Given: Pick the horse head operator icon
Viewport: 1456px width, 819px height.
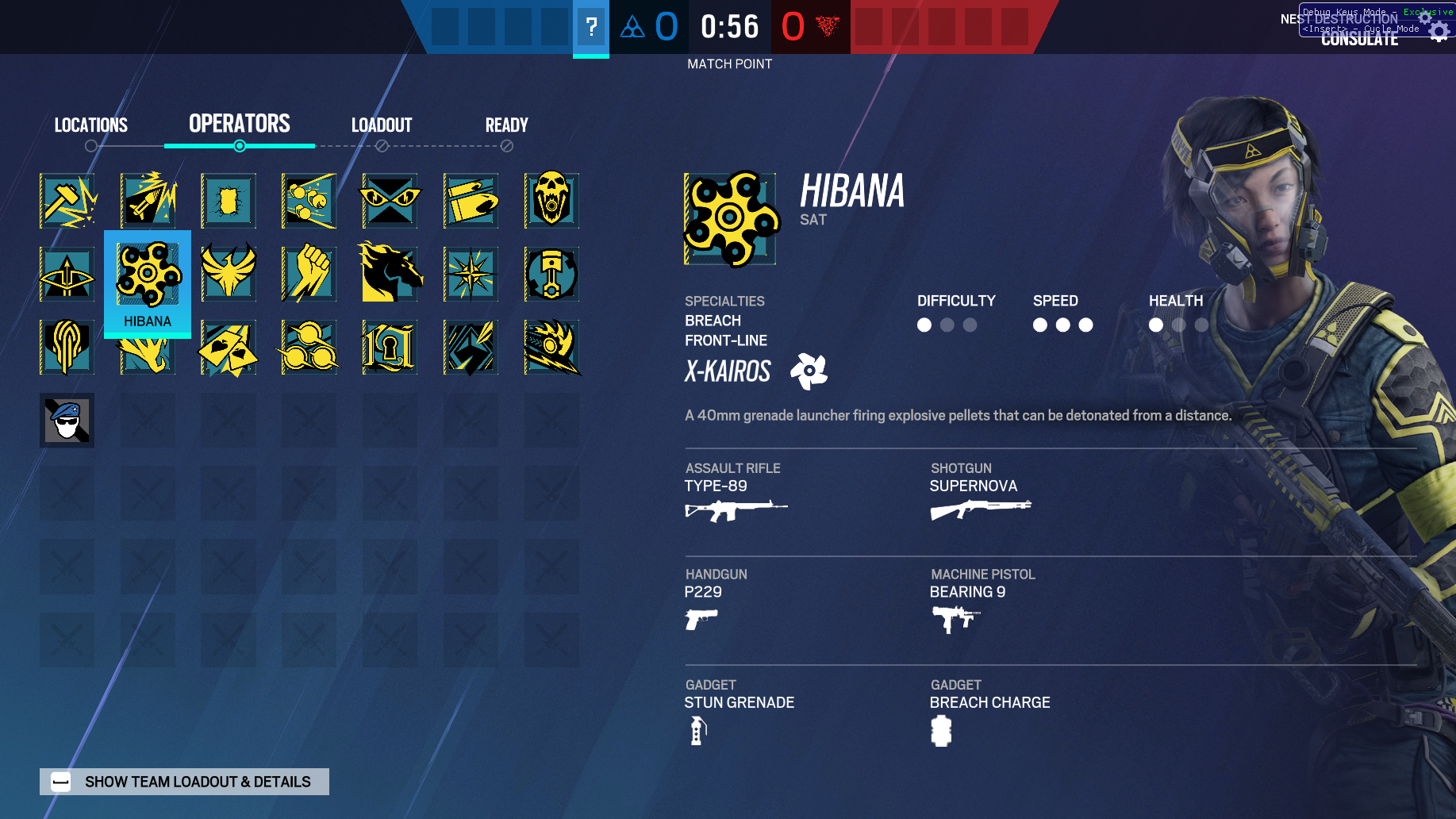Looking at the screenshot, I should tap(390, 275).
